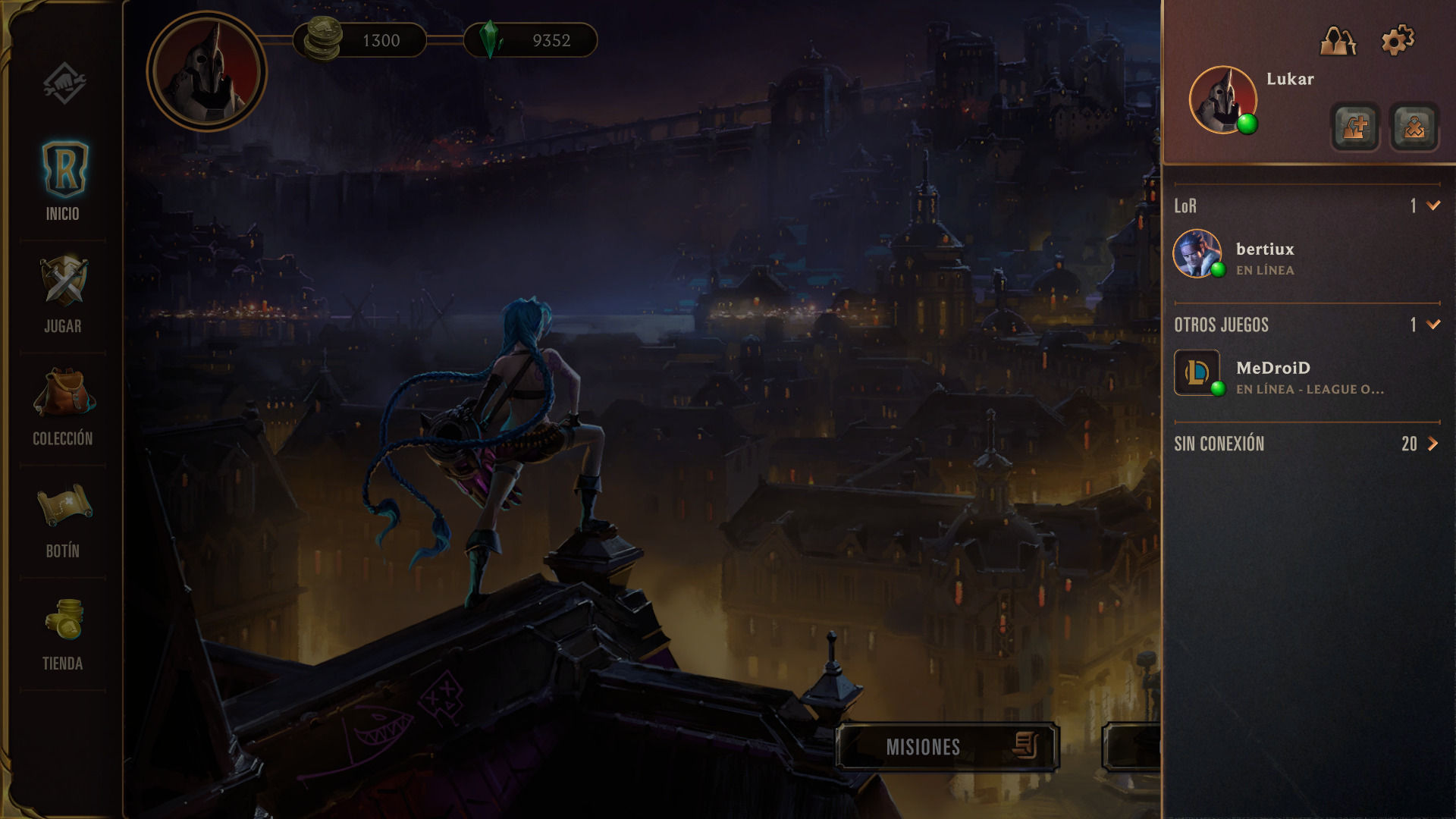Open the Inicio home tab

[63, 180]
